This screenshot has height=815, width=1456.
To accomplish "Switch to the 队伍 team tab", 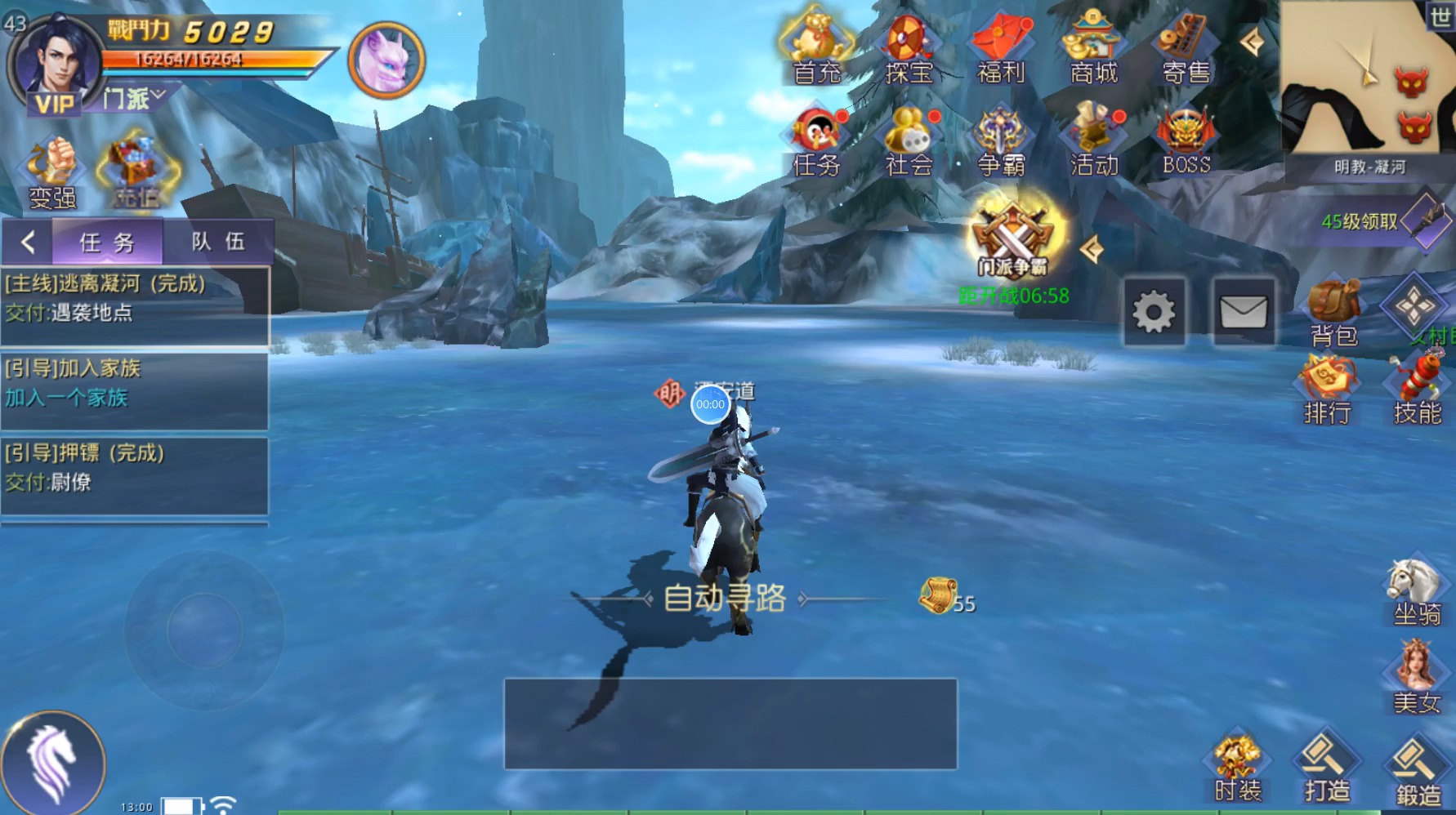I will [217, 242].
